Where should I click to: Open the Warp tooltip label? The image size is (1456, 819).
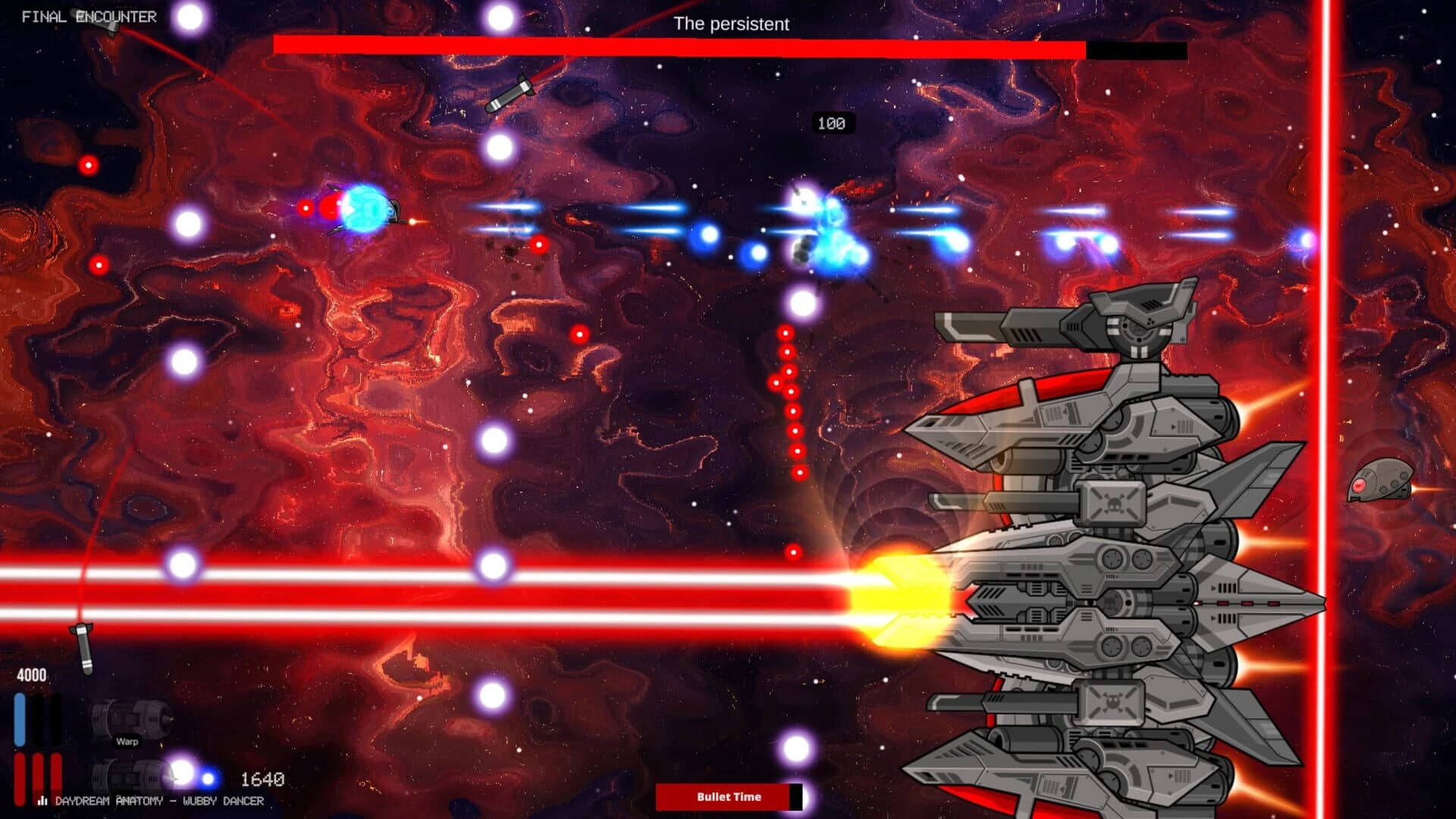129,742
